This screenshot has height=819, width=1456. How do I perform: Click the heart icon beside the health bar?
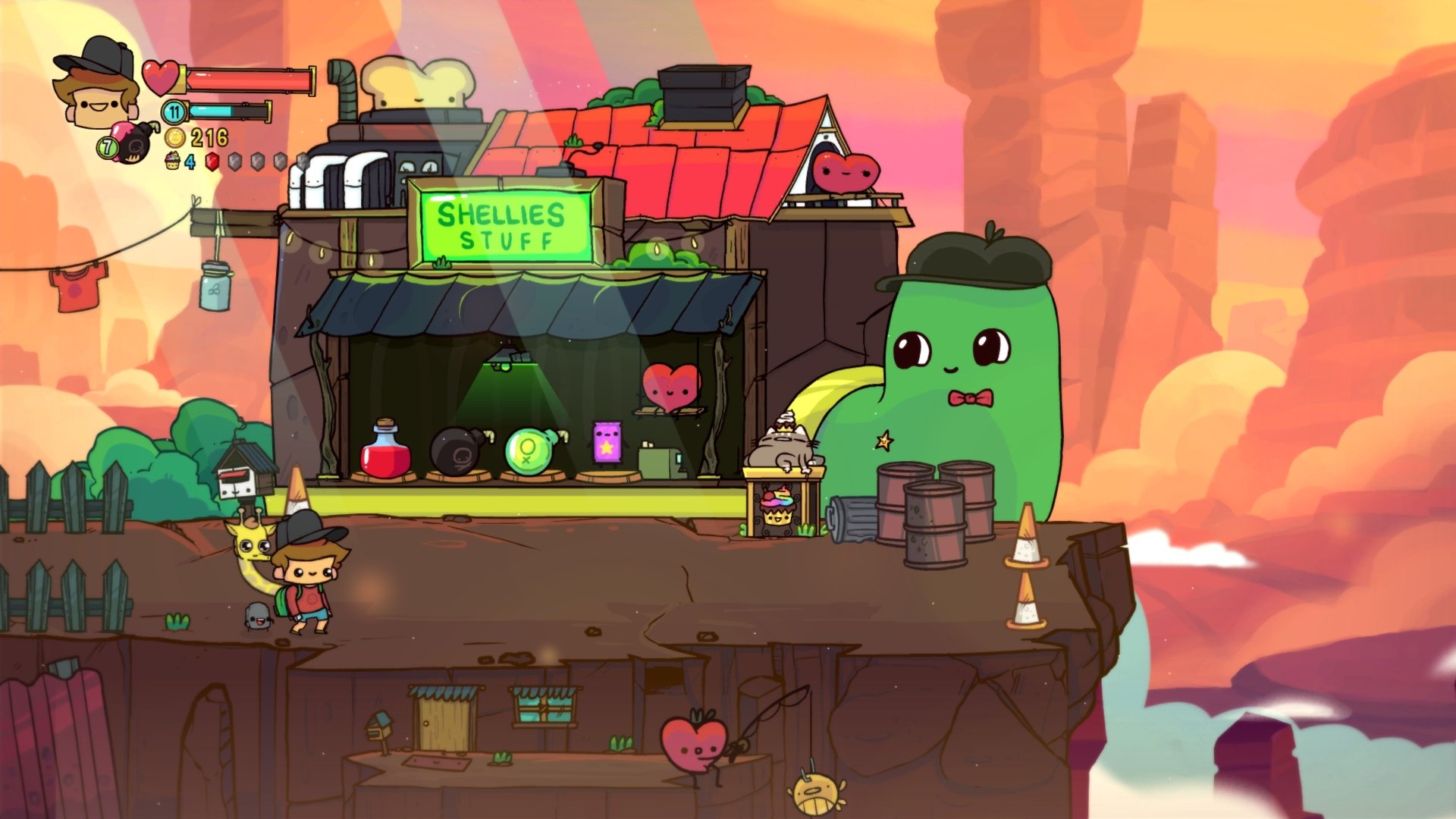pos(161,78)
